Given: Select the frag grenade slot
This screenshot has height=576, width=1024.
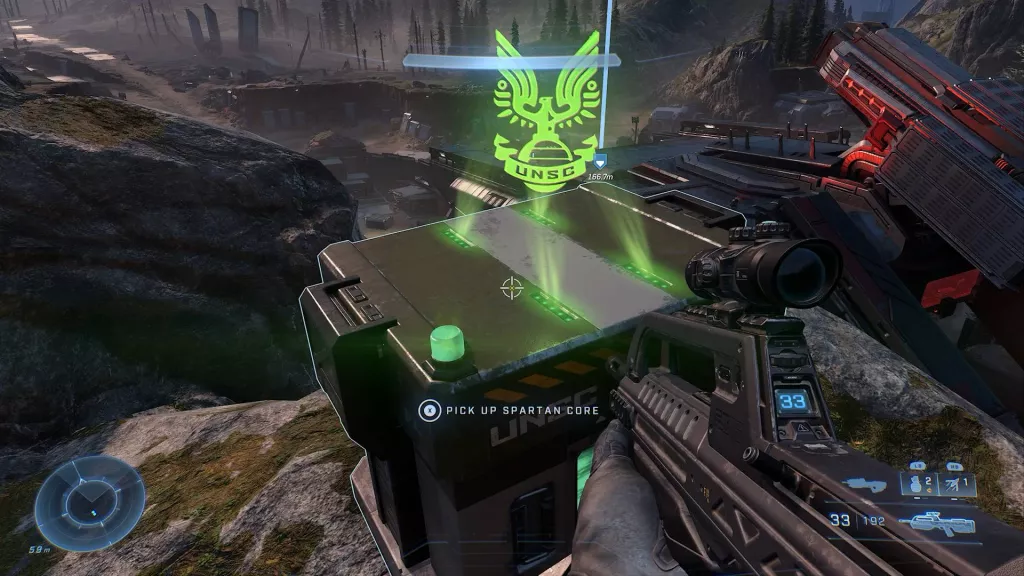Looking at the screenshot, I should pyautogui.click(x=915, y=485).
